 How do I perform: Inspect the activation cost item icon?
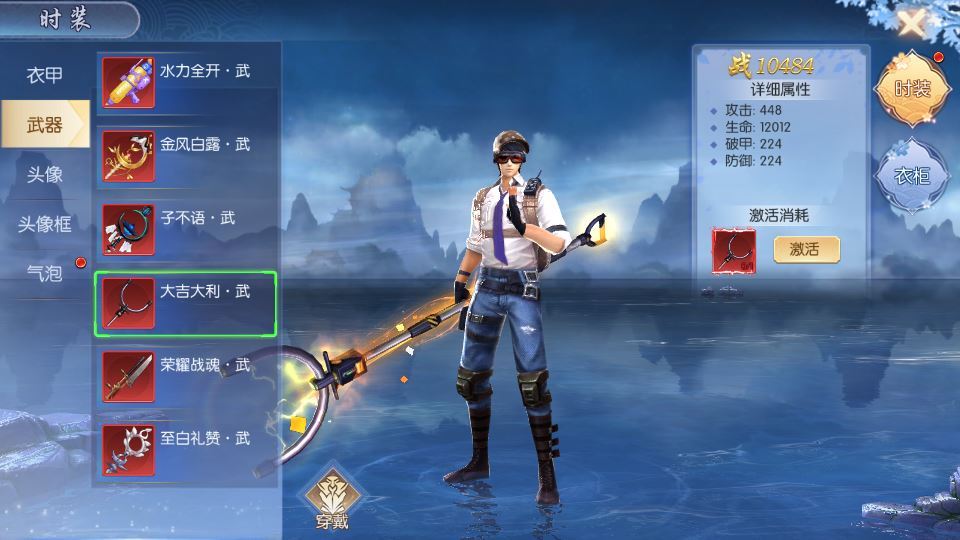click(734, 250)
